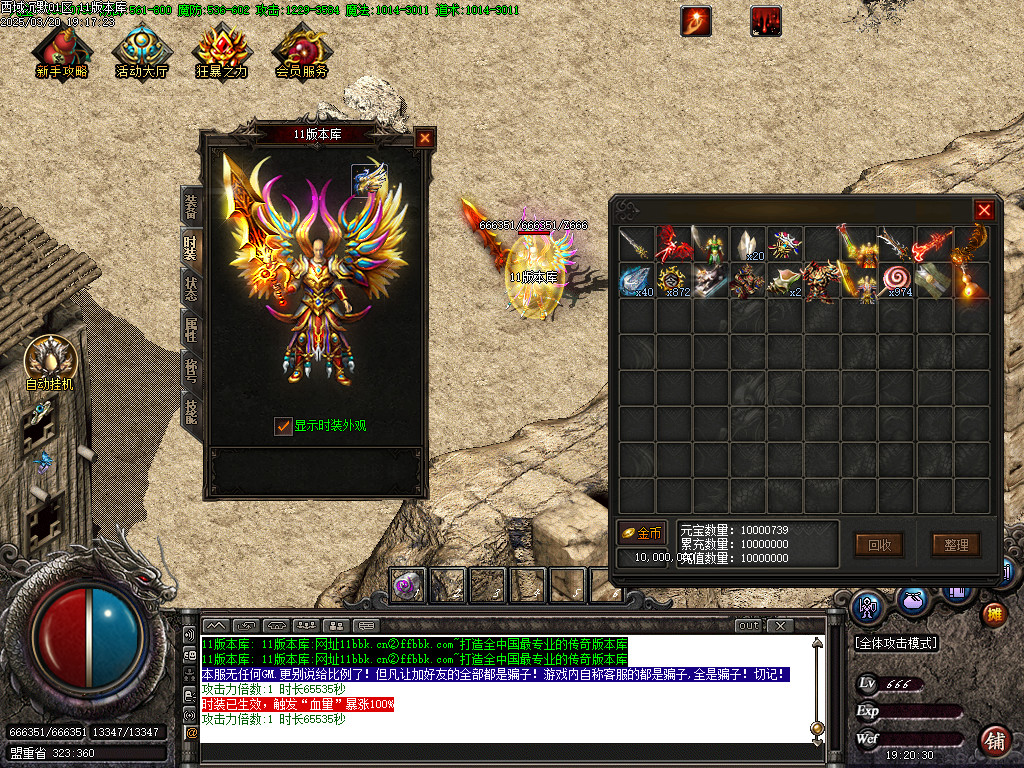Toggle the 显示时装外观 checkbox

(x=284, y=426)
